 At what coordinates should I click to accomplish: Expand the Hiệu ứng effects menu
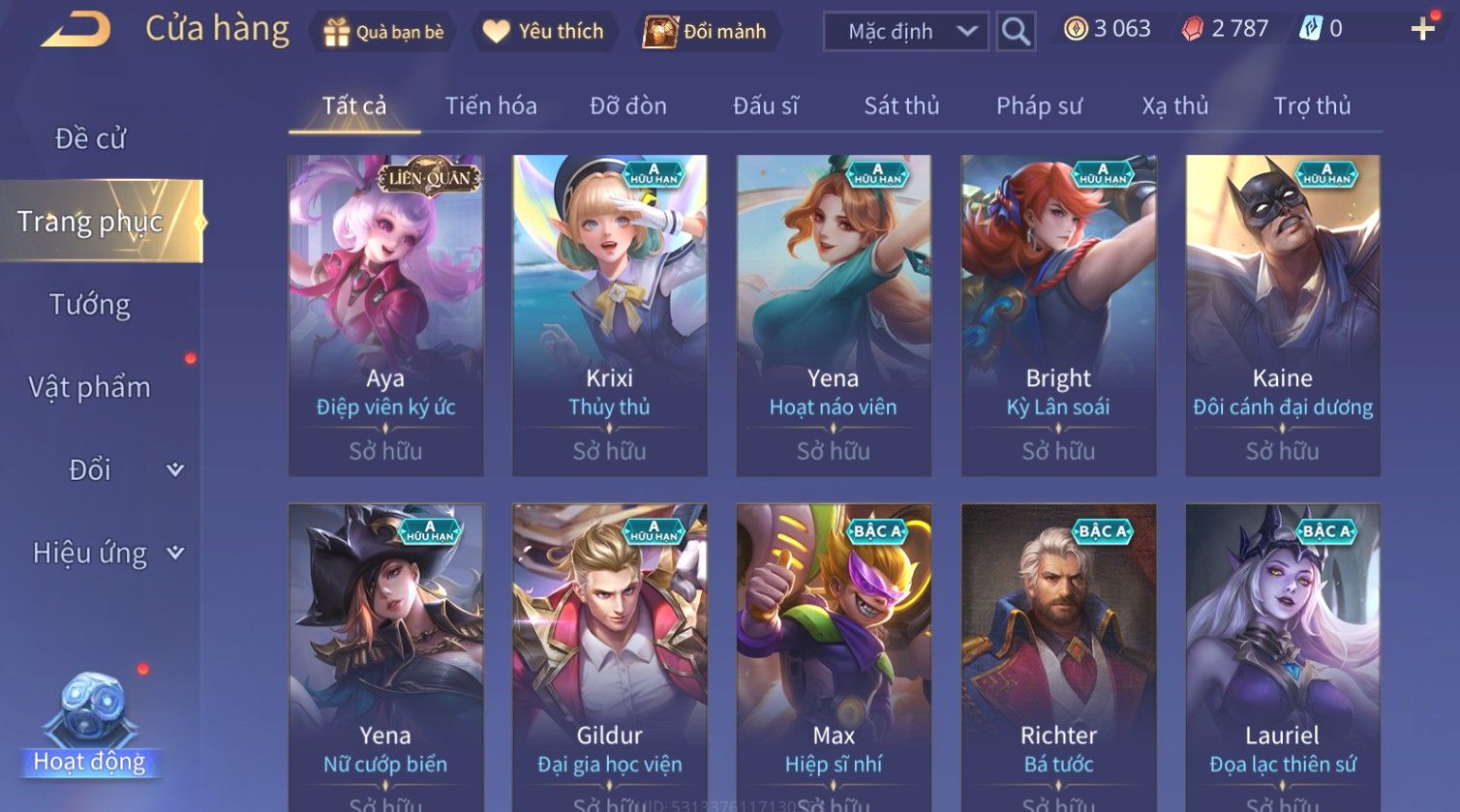click(106, 553)
